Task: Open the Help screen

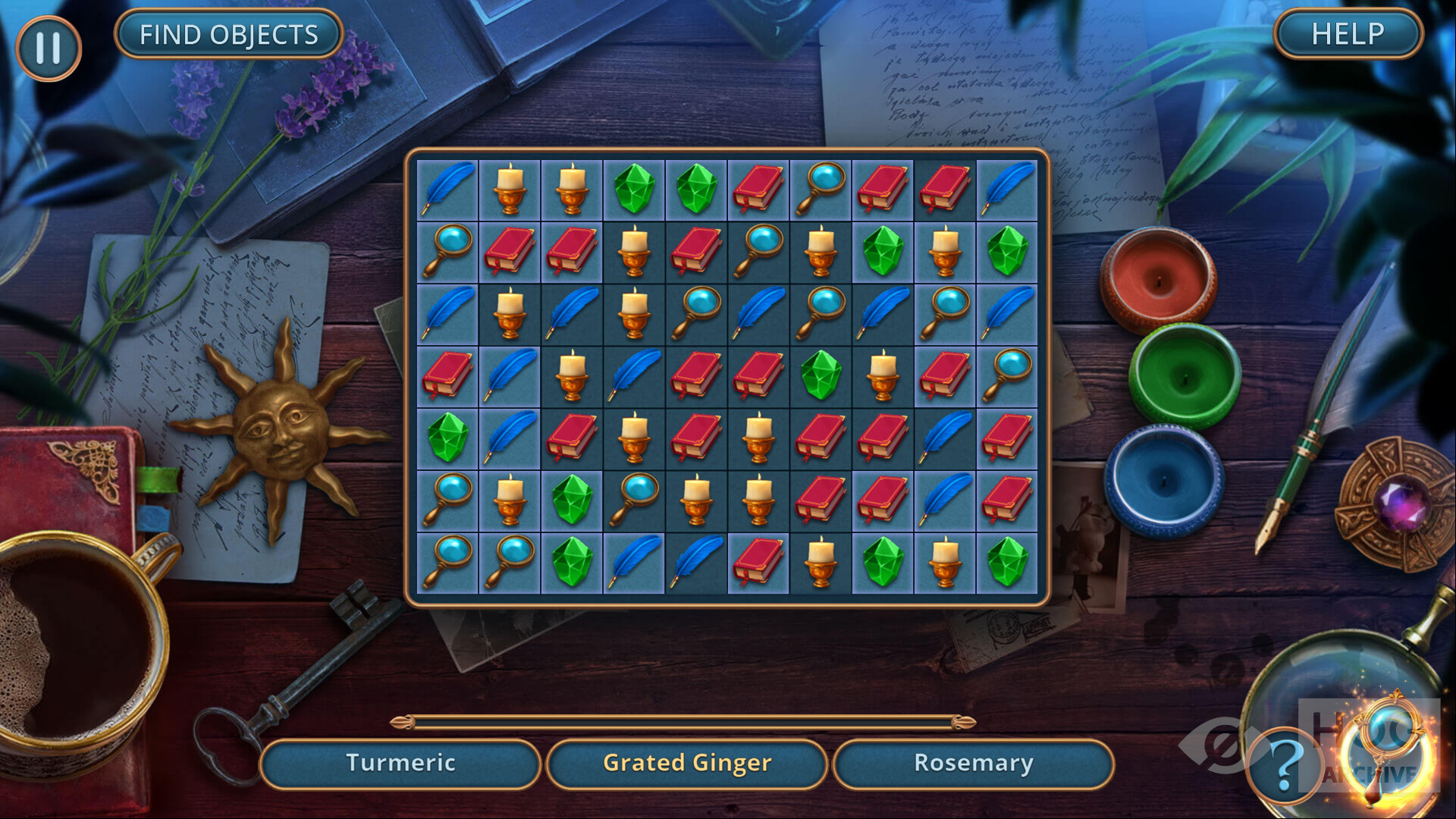Action: click(1348, 34)
